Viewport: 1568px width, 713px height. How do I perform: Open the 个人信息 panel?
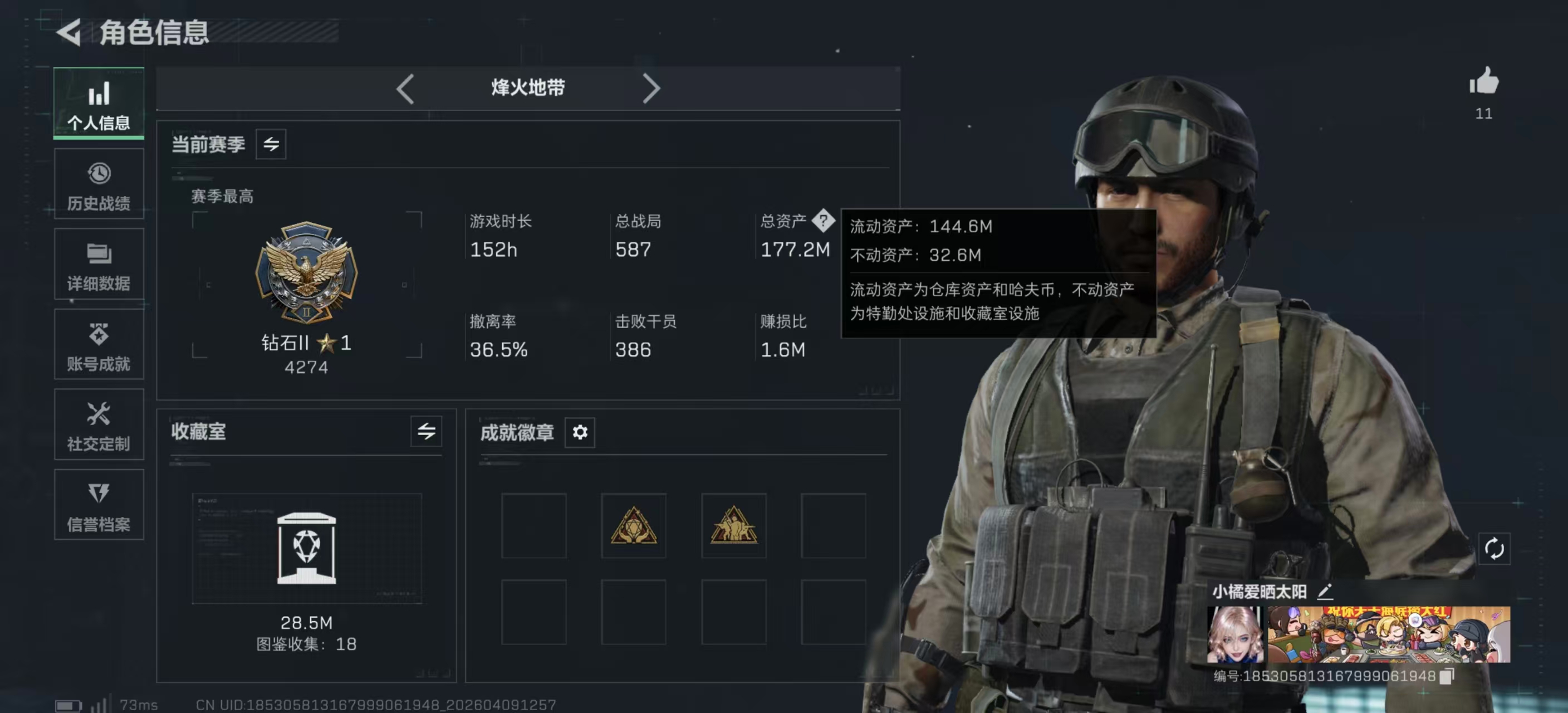pyautogui.click(x=98, y=104)
